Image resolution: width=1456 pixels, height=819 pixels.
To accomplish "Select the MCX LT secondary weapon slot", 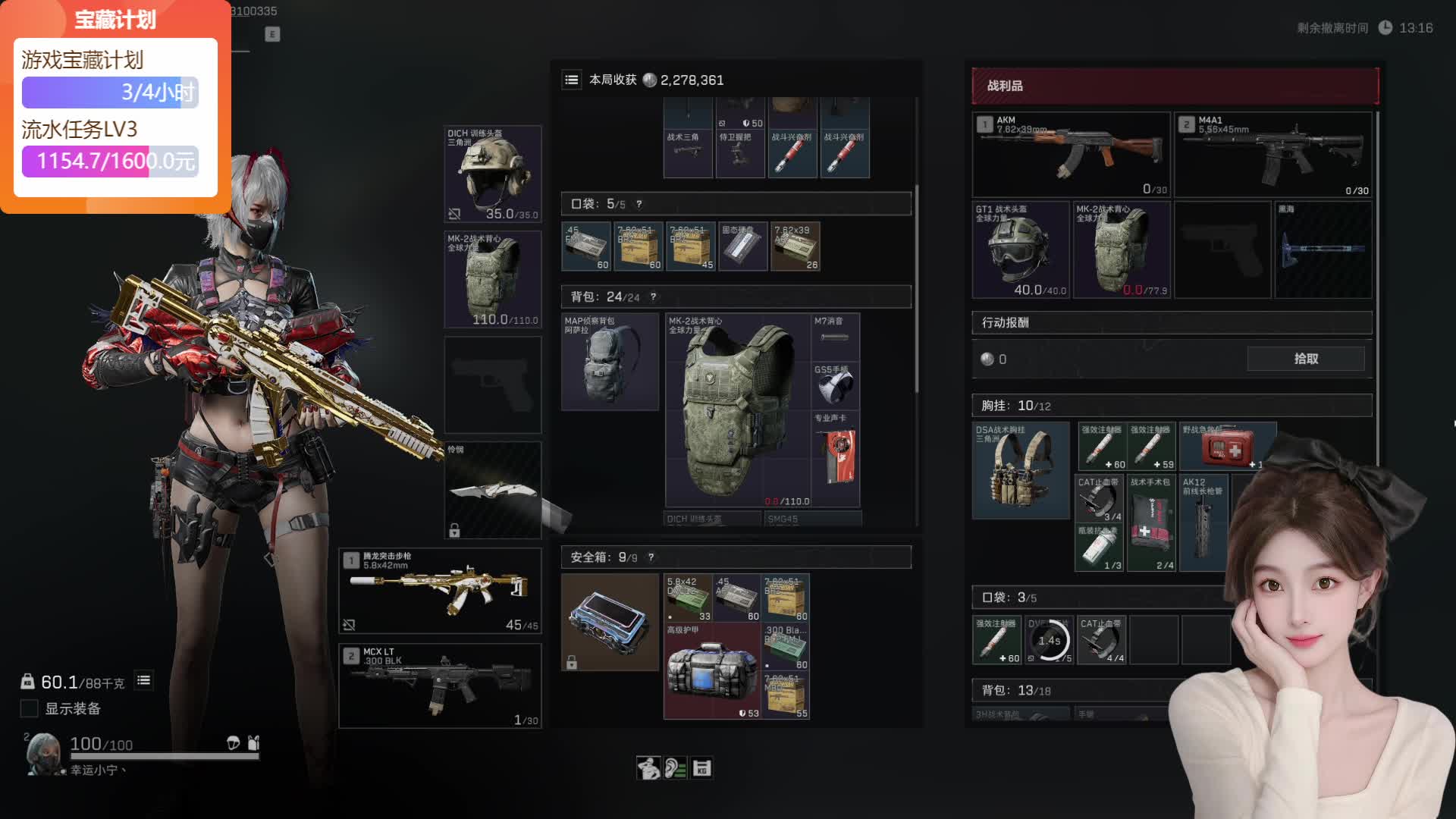I will point(440,686).
